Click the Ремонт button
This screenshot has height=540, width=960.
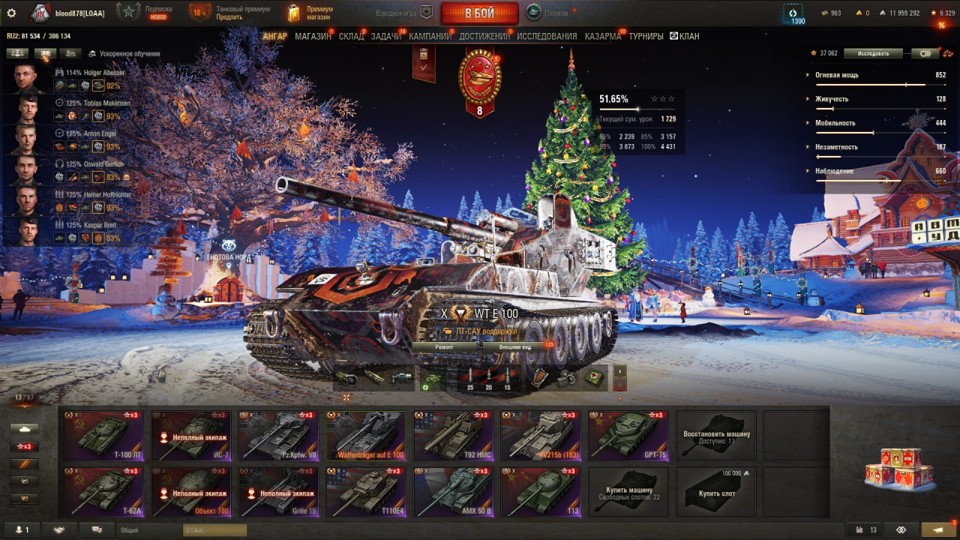pos(444,345)
